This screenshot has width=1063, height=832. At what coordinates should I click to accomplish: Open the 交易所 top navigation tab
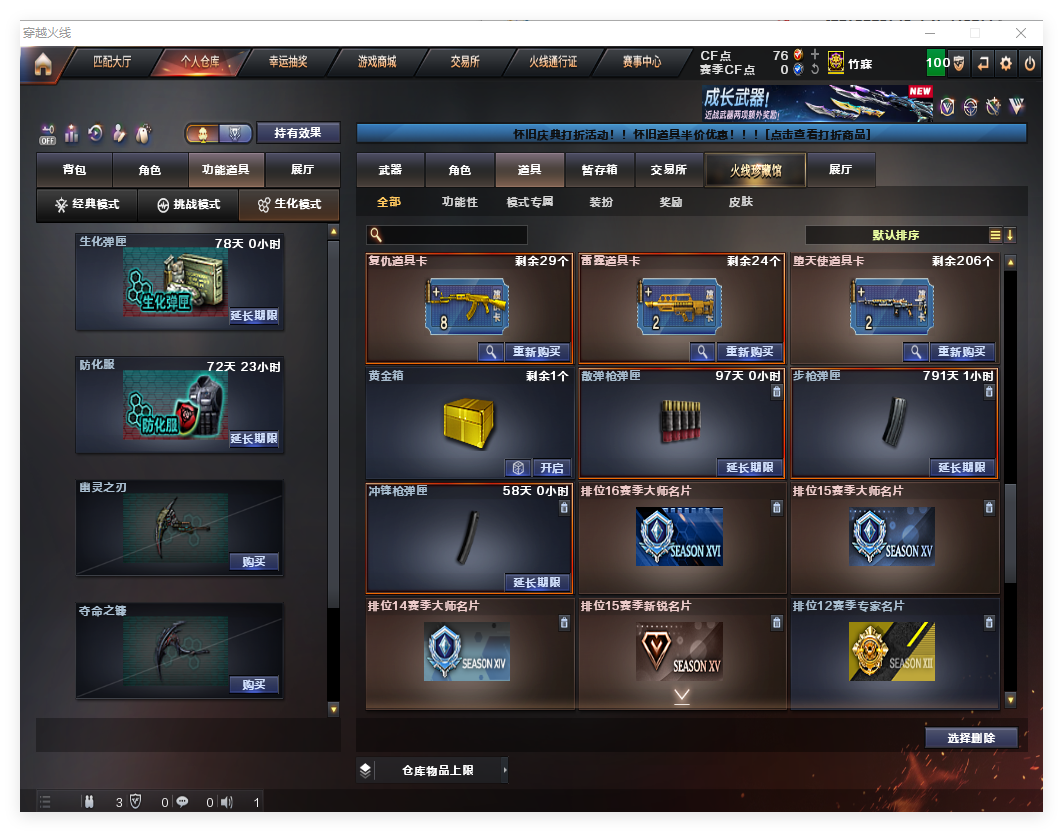[x=465, y=62]
